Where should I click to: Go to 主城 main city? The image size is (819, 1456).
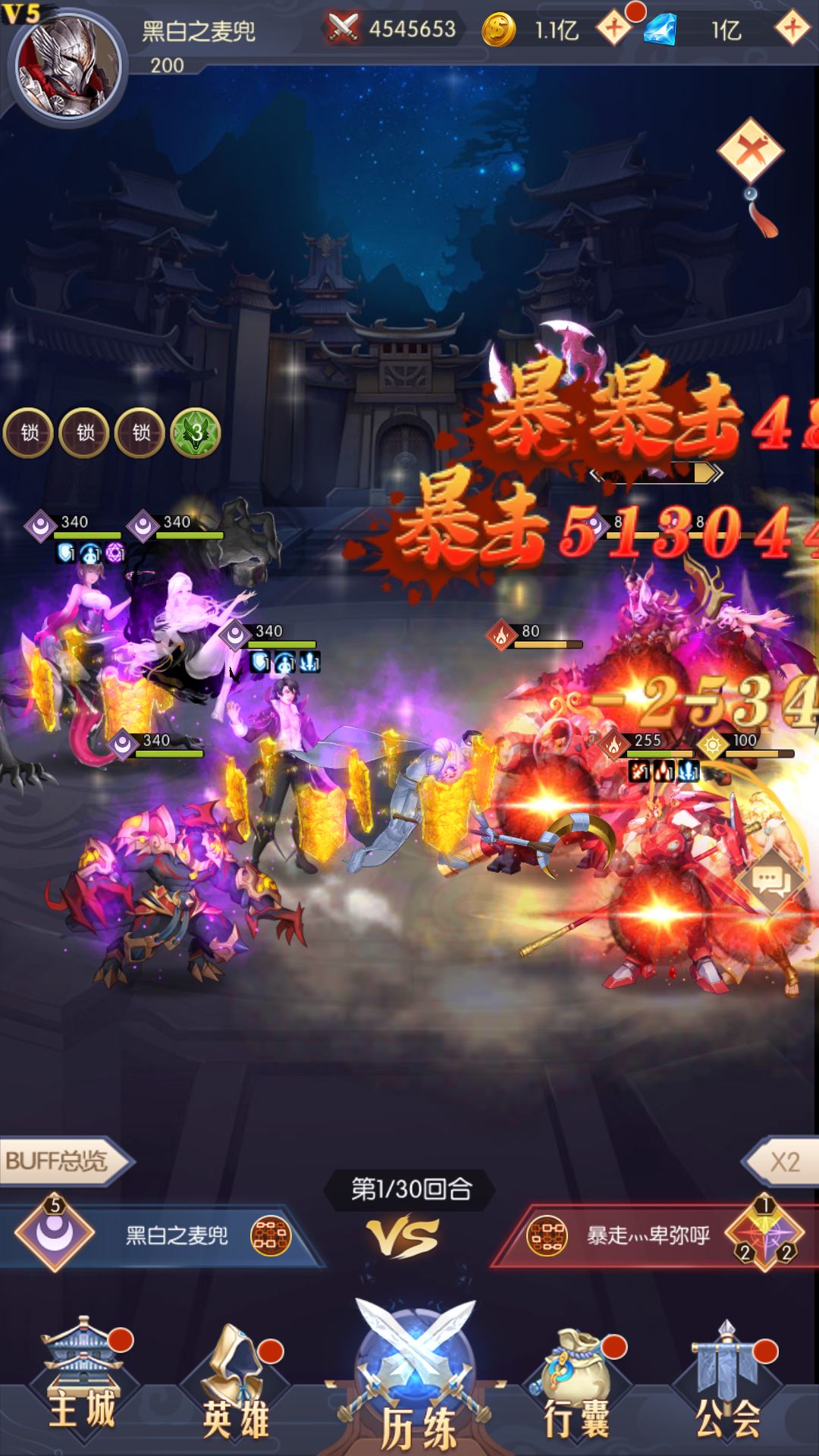82,1380
